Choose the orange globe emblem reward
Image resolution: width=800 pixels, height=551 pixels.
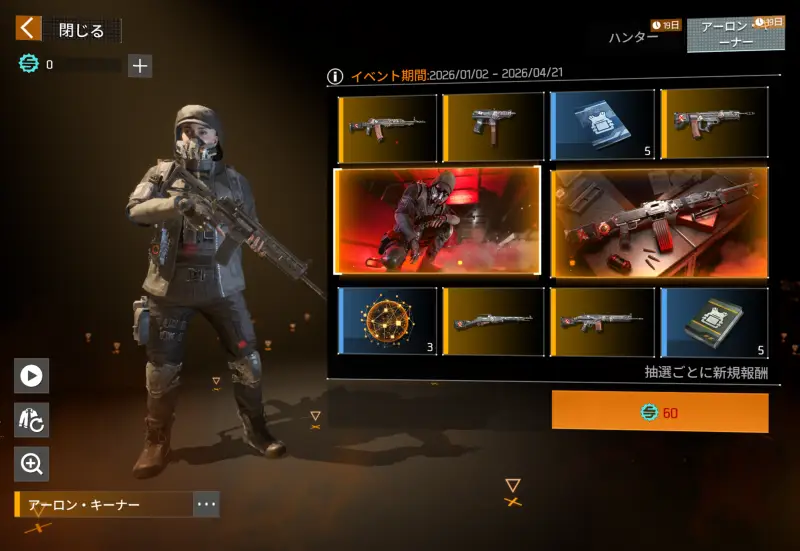(387, 321)
